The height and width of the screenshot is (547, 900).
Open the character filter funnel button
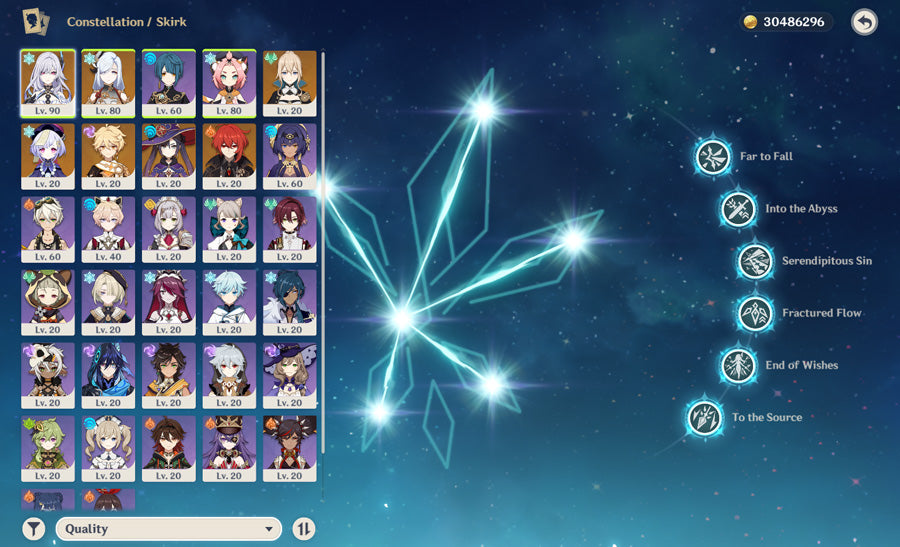tap(34, 529)
